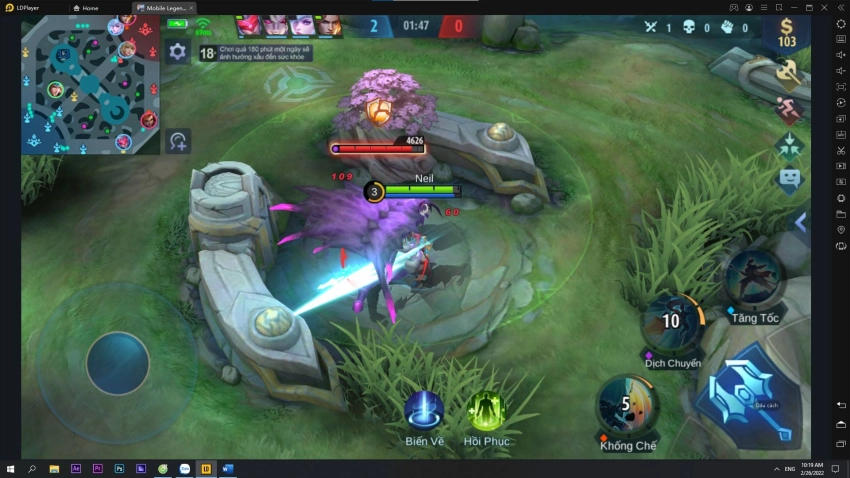Send the gather signal with converging arrows
850x478 pixels.
click(789, 145)
